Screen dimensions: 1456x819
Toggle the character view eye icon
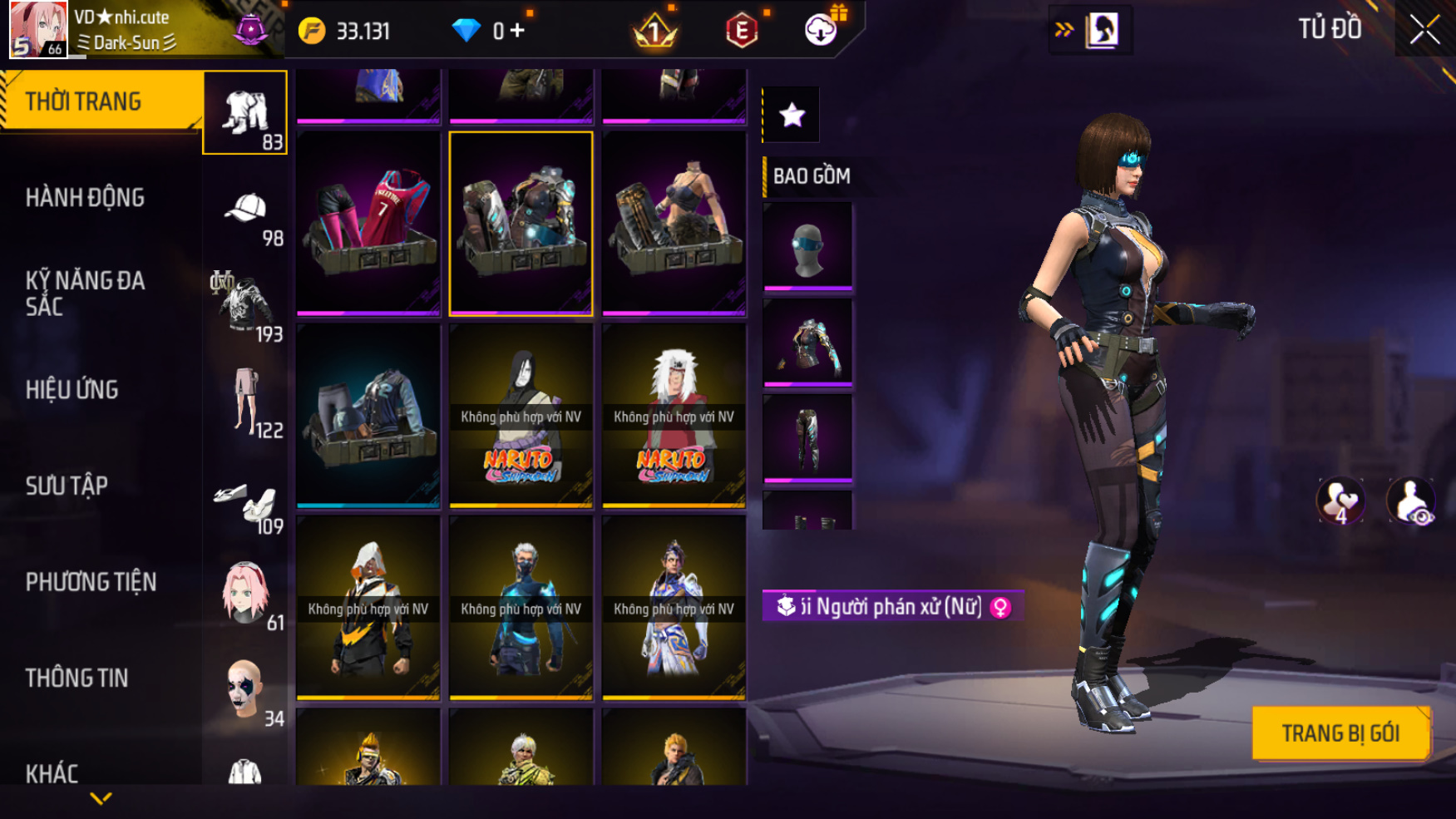(1410, 501)
